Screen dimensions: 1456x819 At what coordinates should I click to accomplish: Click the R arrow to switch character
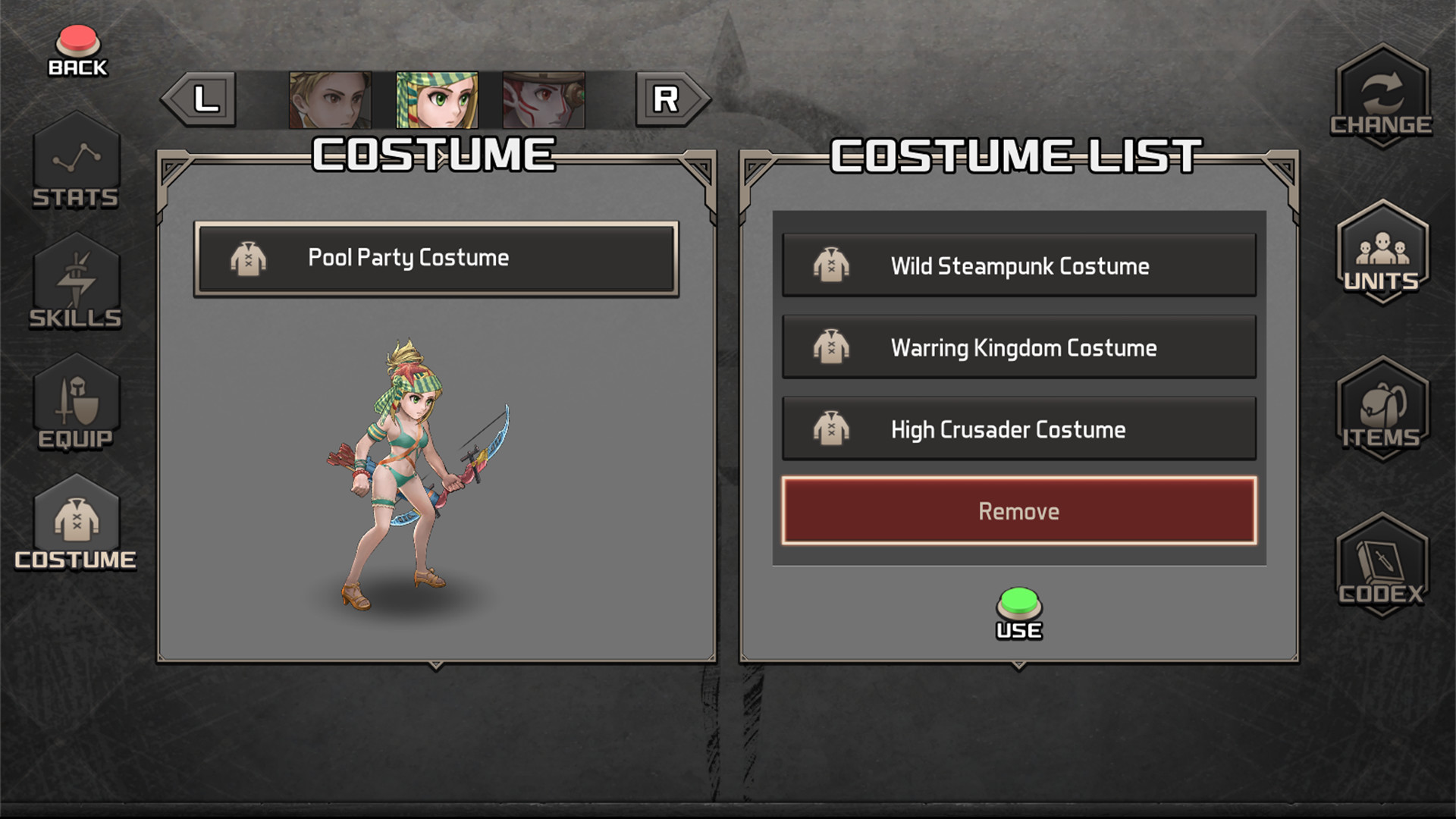click(x=665, y=97)
